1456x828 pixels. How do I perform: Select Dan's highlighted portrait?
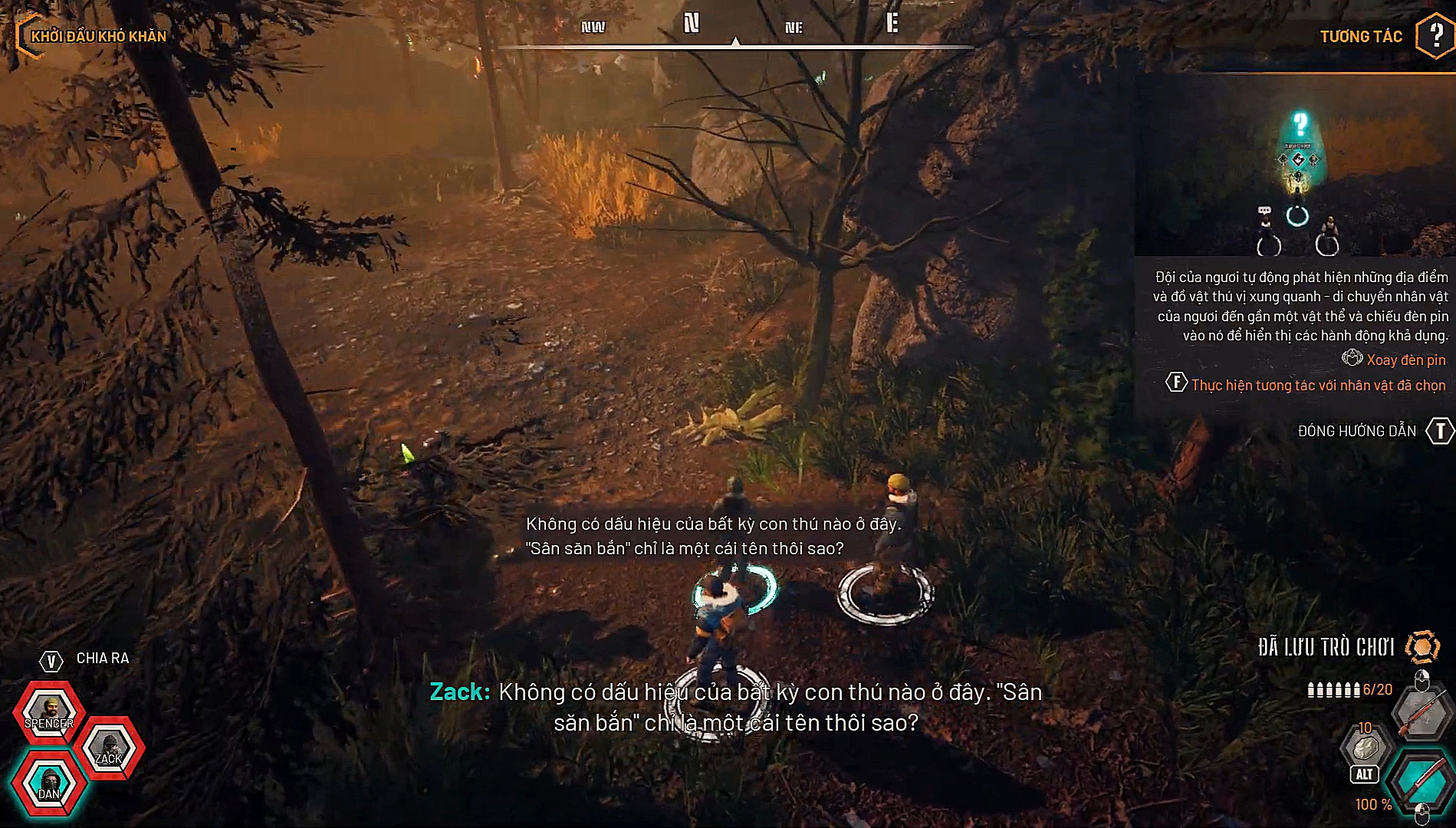(49, 783)
